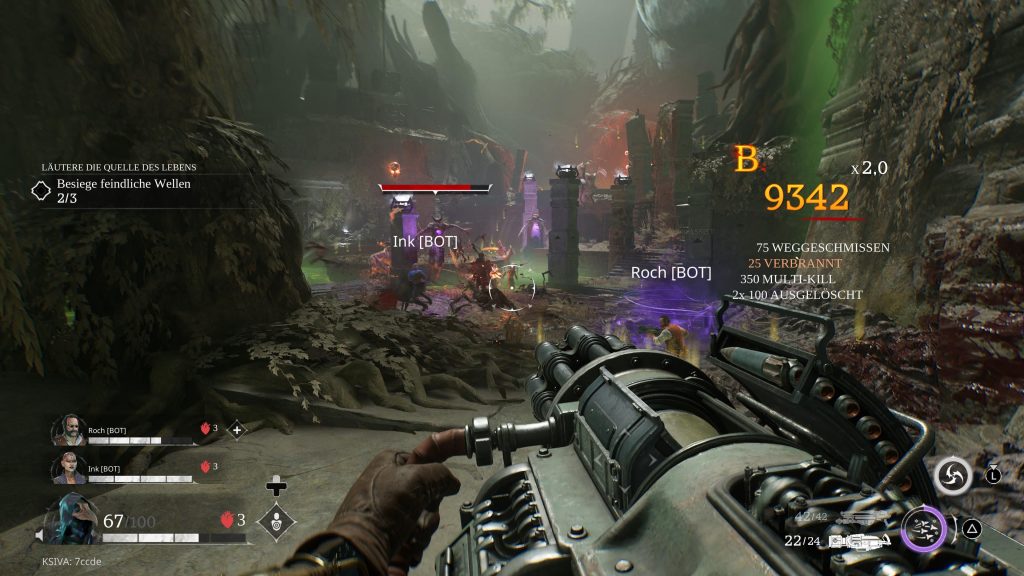The height and width of the screenshot is (576, 1024).
Task: Activate the target-dummy diamond ability icon
Action: tap(275, 521)
